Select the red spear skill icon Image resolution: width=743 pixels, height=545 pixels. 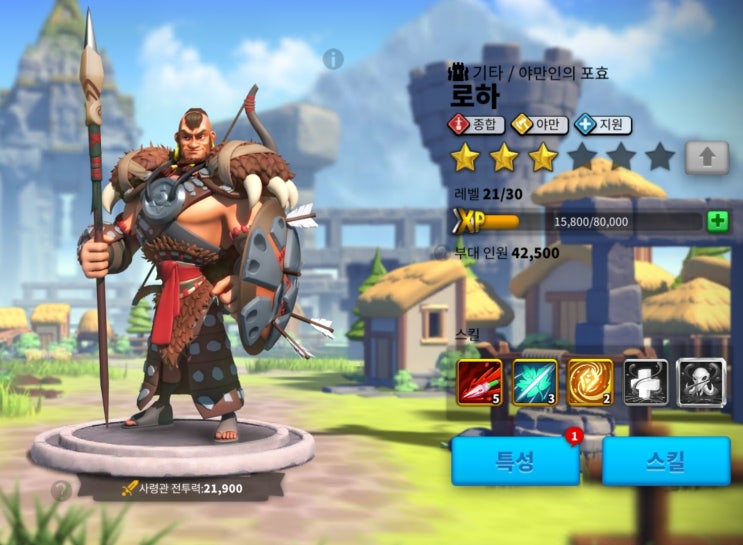480,382
